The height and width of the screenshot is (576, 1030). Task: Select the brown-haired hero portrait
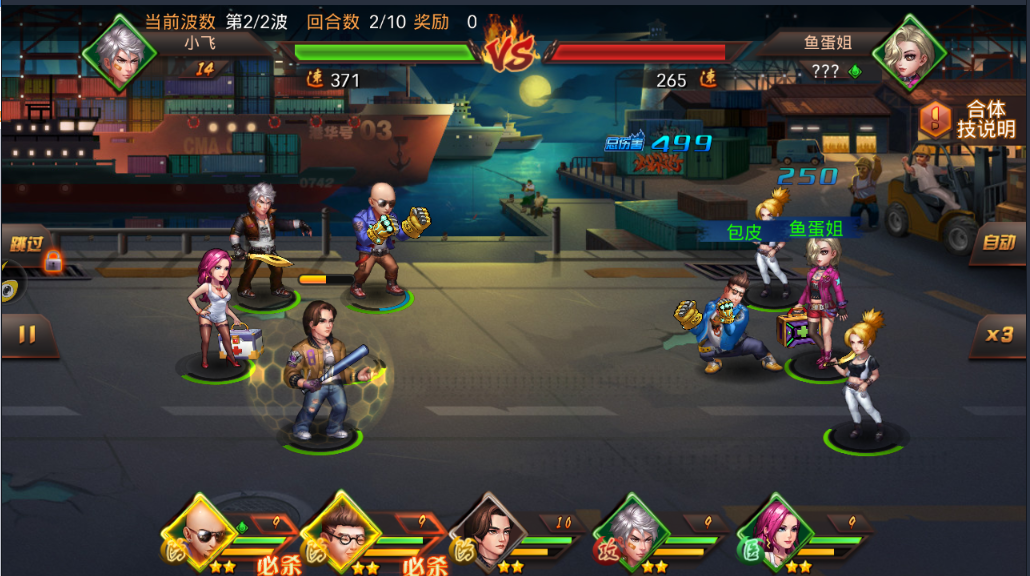tap(487, 532)
